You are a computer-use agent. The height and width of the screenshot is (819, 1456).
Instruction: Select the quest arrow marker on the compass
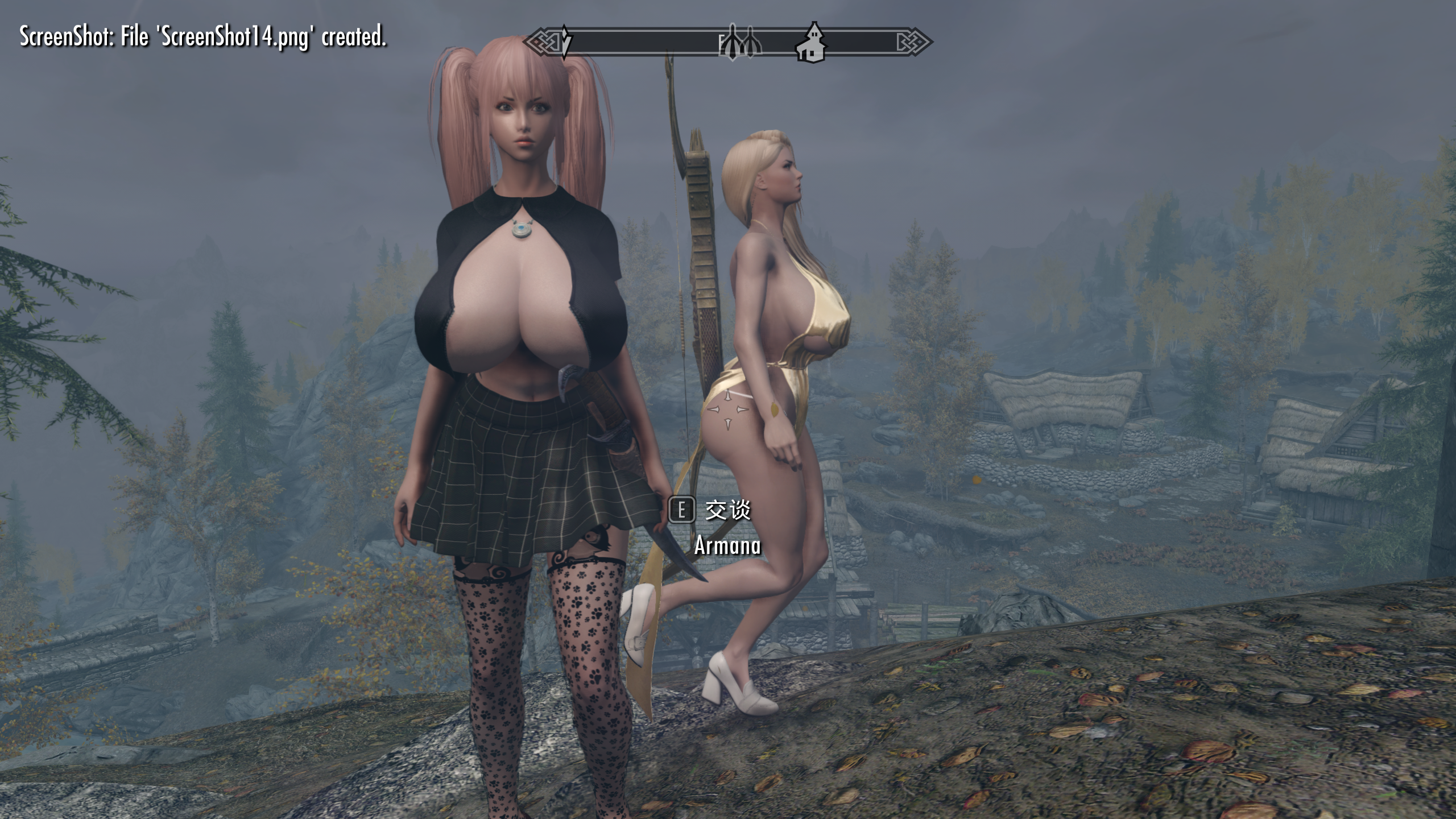[x=565, y=42]
